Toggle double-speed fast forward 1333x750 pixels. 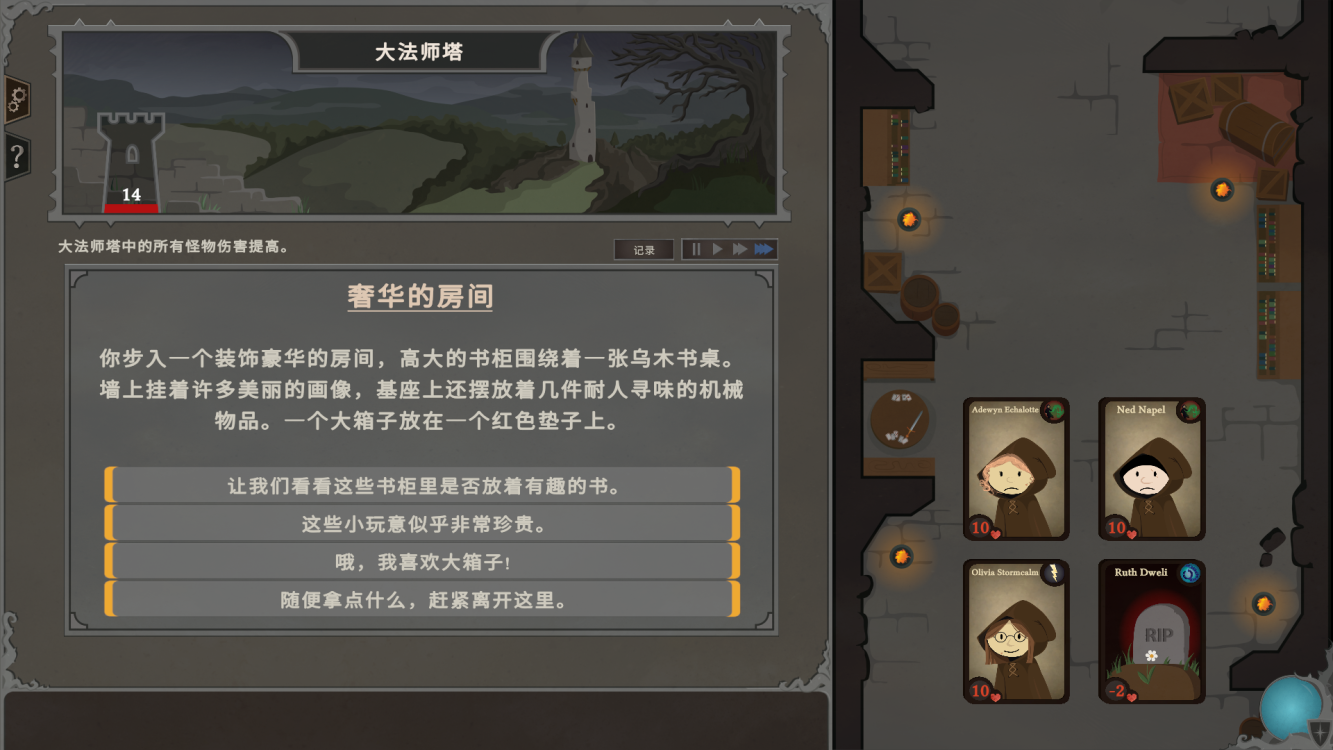pyautogui.click(x=741, y=249)
